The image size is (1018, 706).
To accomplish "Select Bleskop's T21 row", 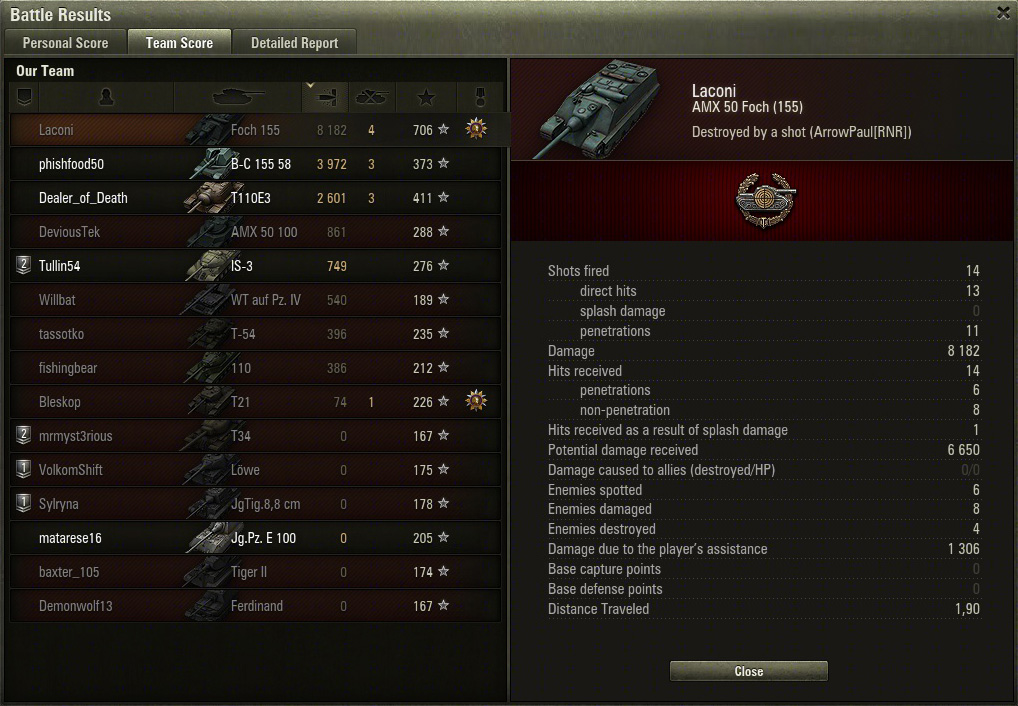I will click(60, 402).
